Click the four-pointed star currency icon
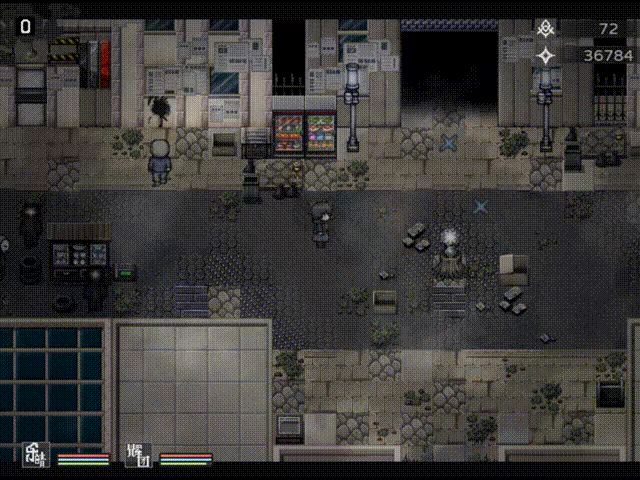The height and width of the screenshot is (480, 640). point(546,56)
